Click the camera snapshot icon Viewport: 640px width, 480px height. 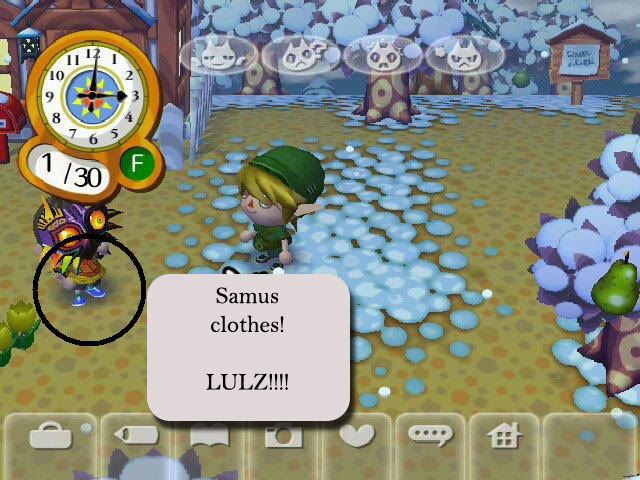pyautogui.click(x=283, y=437)
